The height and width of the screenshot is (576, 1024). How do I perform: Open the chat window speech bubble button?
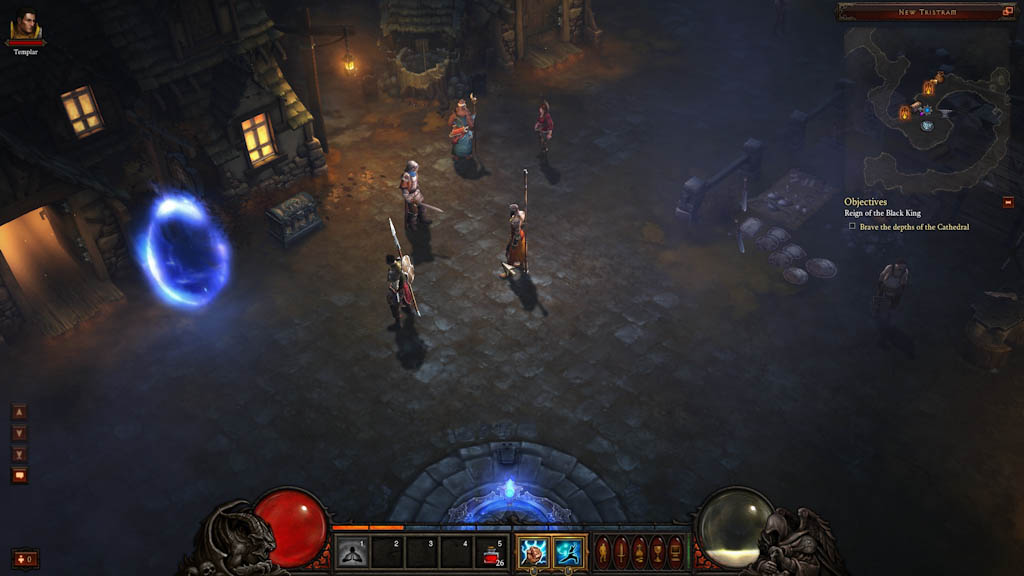pos(19,476)
